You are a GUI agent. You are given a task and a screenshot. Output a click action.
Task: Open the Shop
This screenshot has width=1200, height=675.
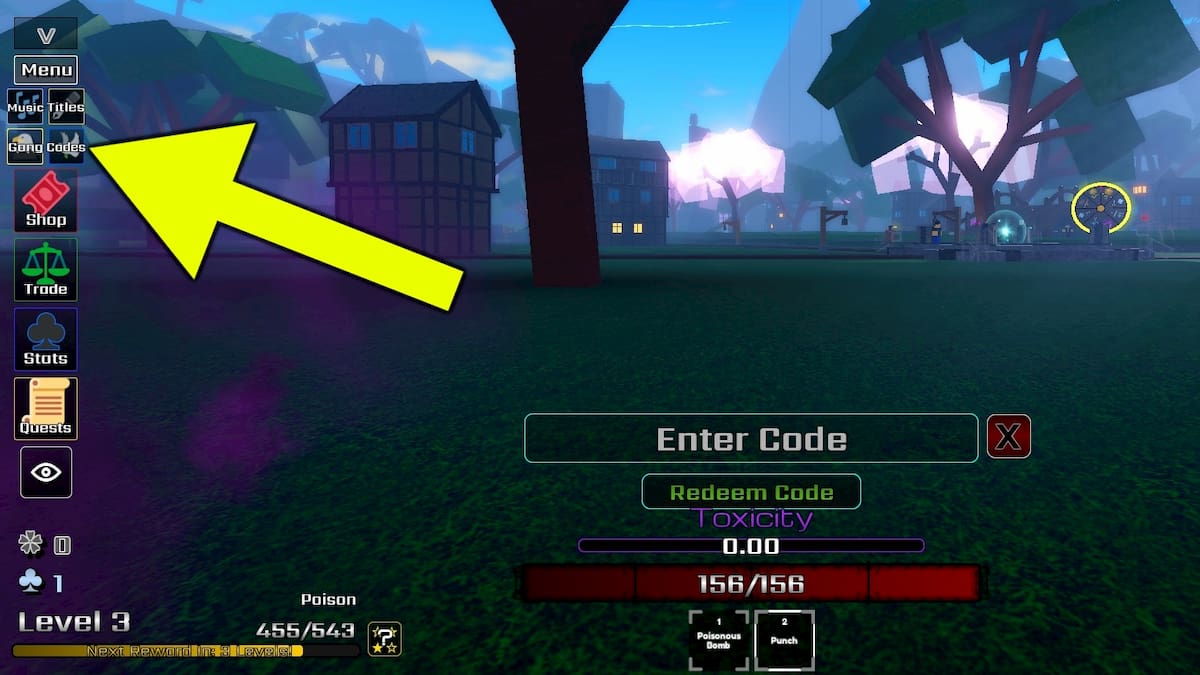(46, 200)
